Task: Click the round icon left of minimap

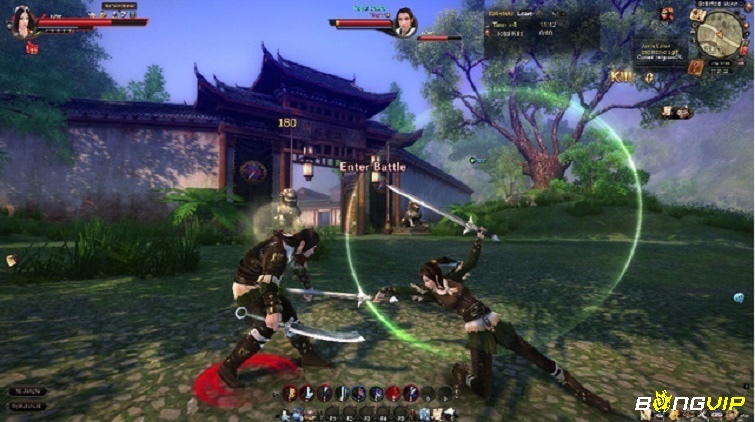Action: click(x=668, y=15)
